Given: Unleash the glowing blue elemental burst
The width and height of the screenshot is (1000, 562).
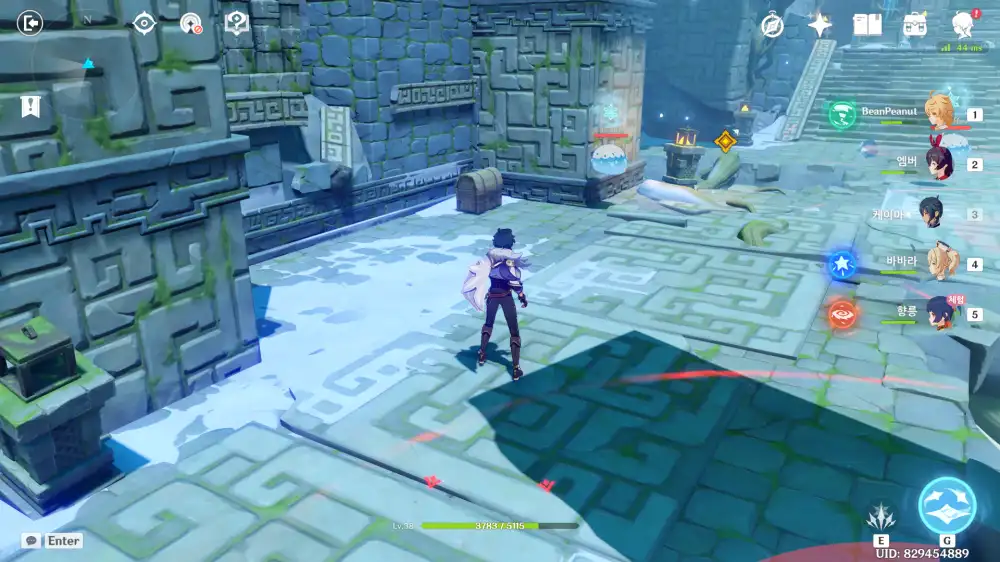Looking at the screenshot, I should (x=946, y=505).
